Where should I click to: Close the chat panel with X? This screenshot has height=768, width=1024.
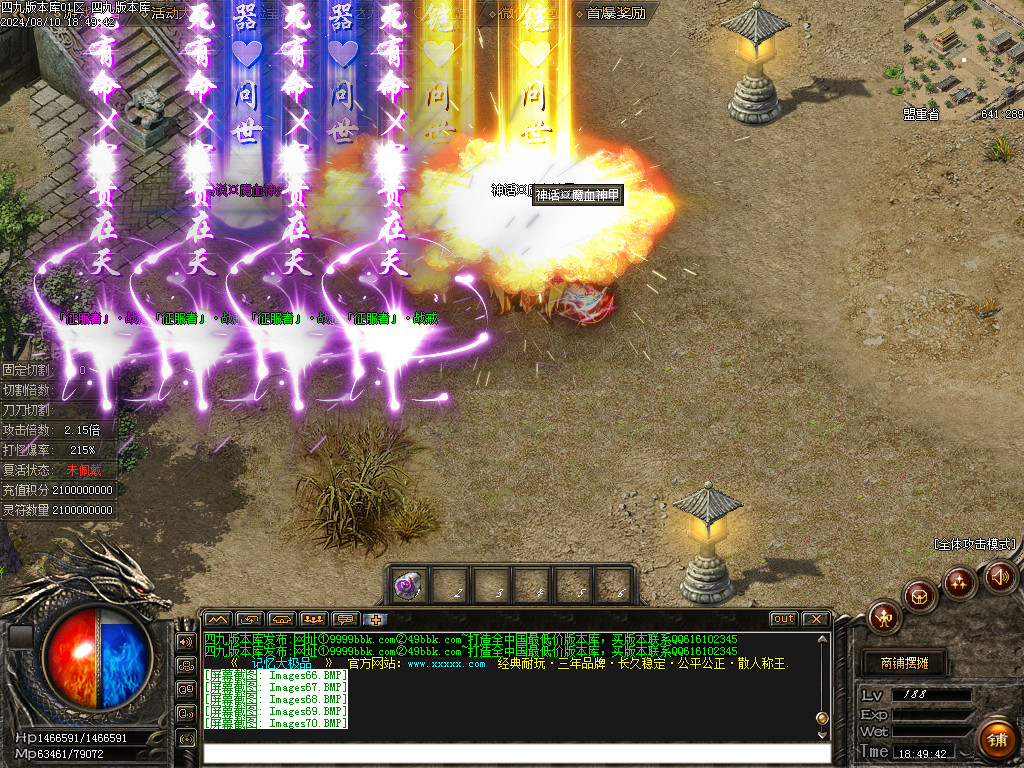click(815, 619)
